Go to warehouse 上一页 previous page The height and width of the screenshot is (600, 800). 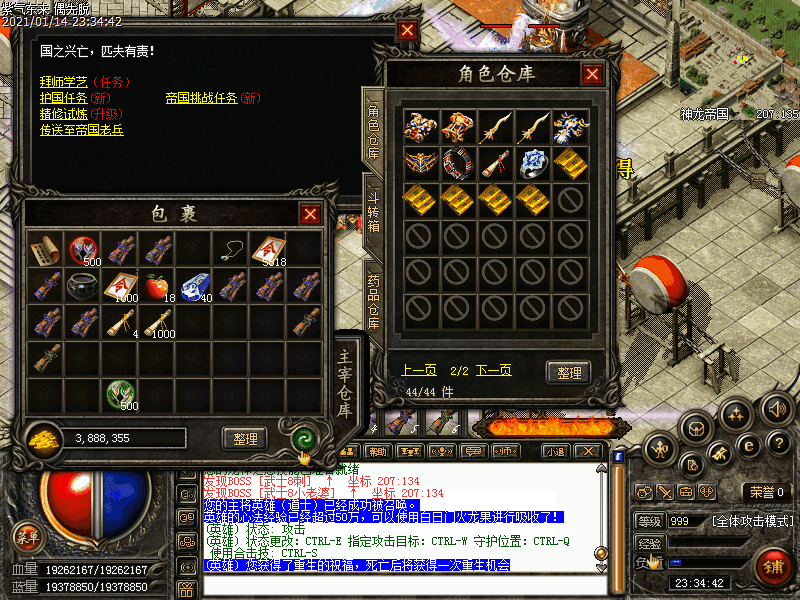pyautogui.click(x=419, y=370)
